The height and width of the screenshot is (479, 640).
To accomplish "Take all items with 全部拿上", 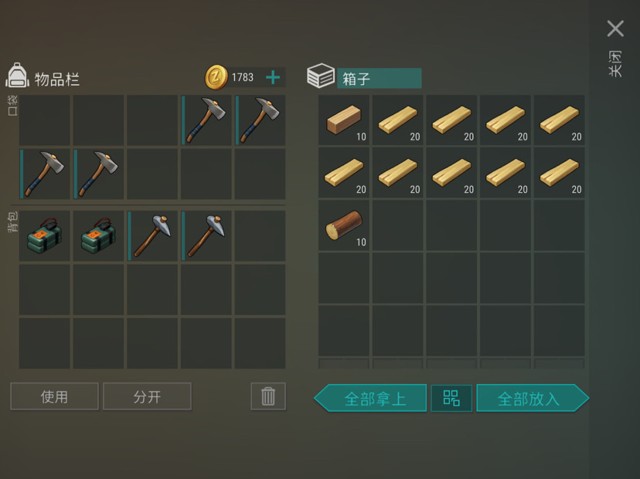I will point(372,398).
